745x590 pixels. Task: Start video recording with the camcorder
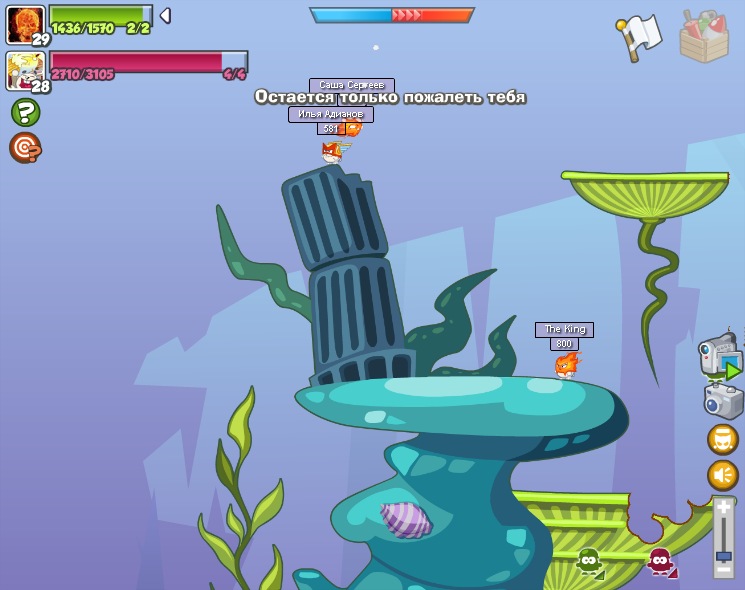click(719, 357)
